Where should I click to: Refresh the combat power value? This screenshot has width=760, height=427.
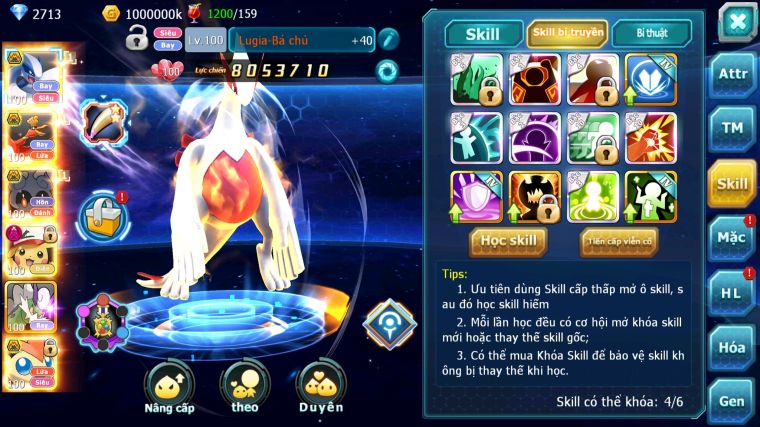click(x=386, y=70)
